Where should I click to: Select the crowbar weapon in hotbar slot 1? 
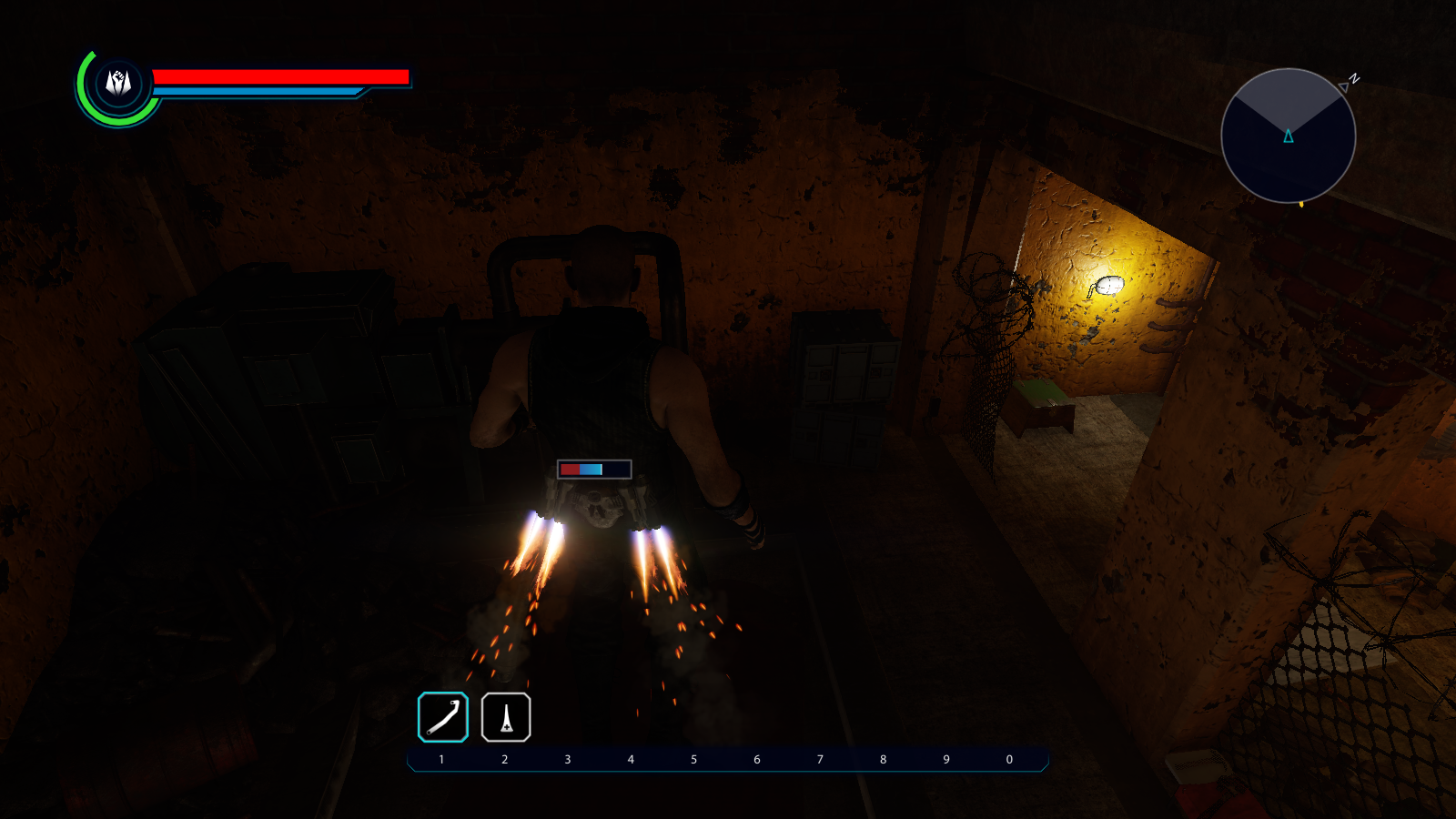coord(443,717)
